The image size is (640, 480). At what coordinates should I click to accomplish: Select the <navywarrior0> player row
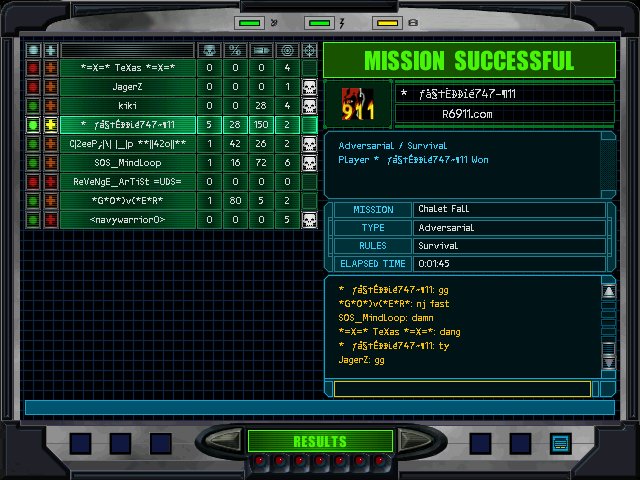[x=127, y=220]
